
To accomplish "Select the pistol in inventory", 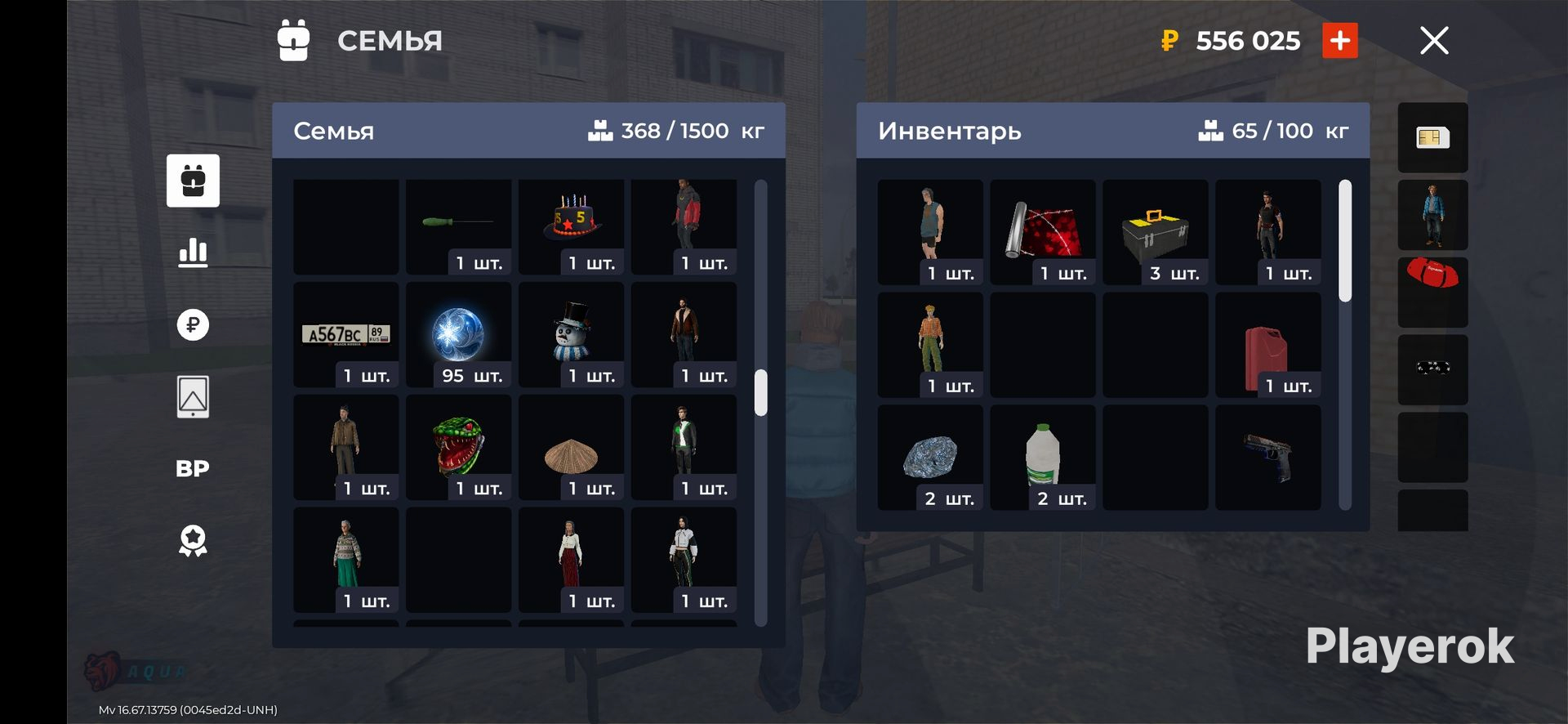I will point(1267,458).
